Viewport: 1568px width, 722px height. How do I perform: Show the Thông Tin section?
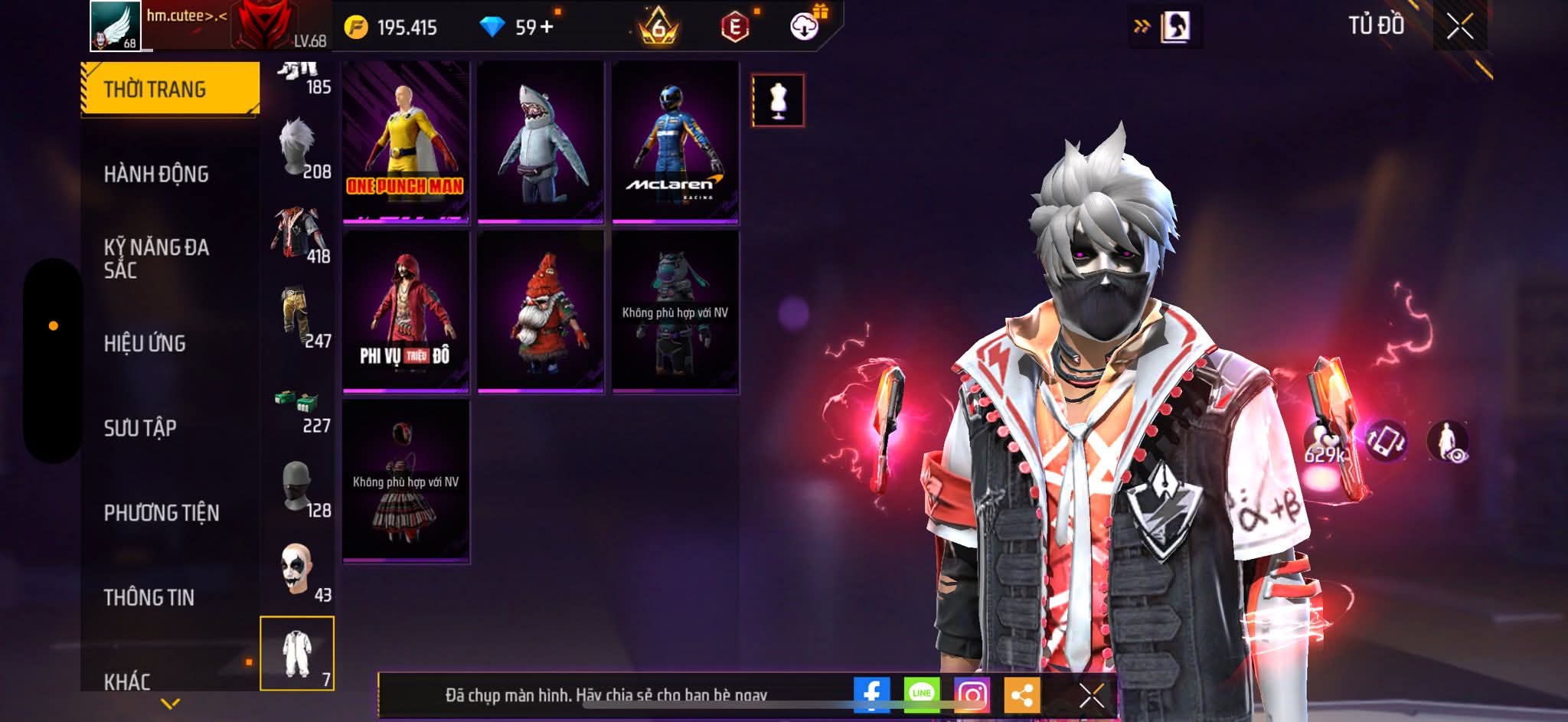click(x=149, y=597)
